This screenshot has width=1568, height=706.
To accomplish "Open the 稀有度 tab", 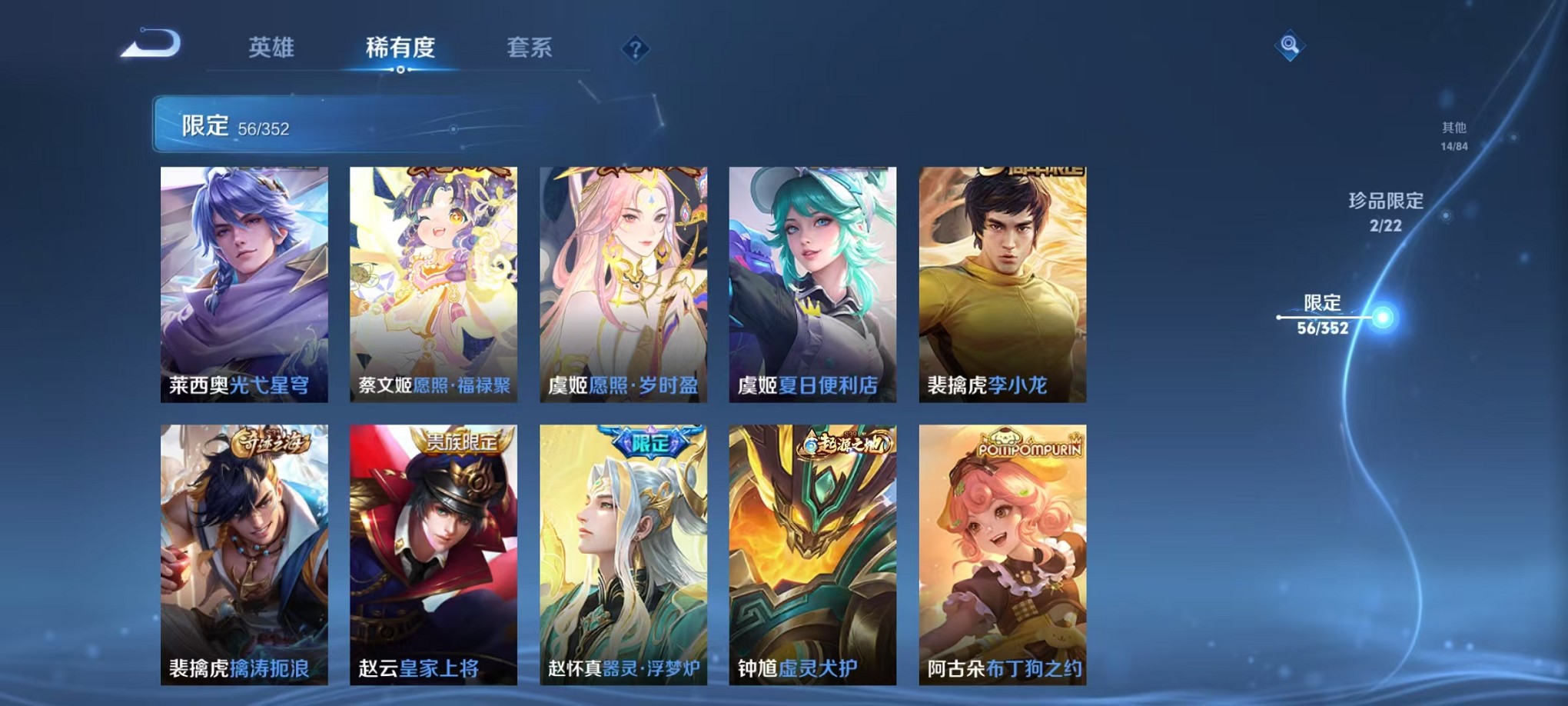I will coord(401,48).
